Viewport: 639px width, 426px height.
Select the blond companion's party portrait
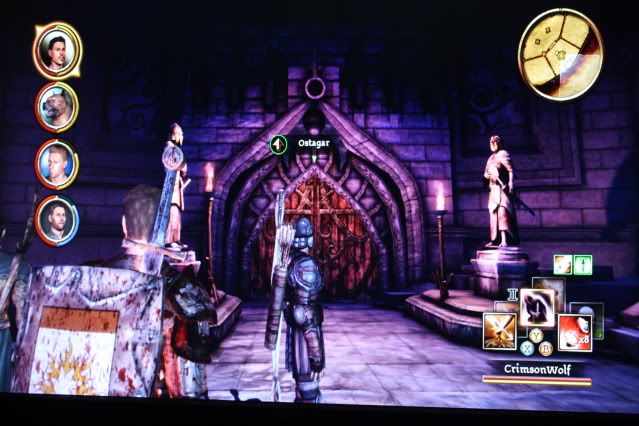(x=57, y=163)
